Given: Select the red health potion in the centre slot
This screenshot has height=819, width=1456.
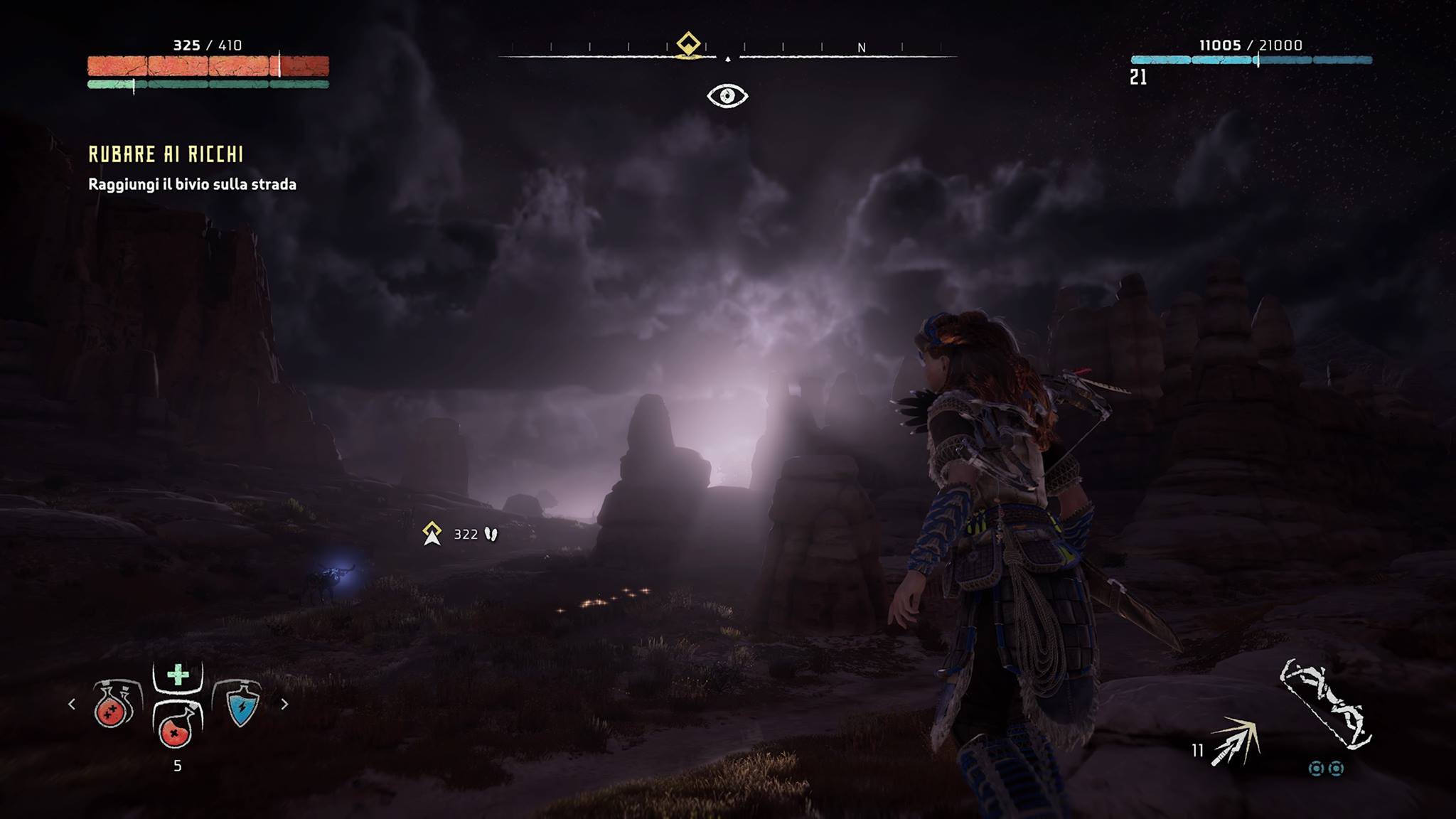Looking at the screenshot, I should point(176,727).
